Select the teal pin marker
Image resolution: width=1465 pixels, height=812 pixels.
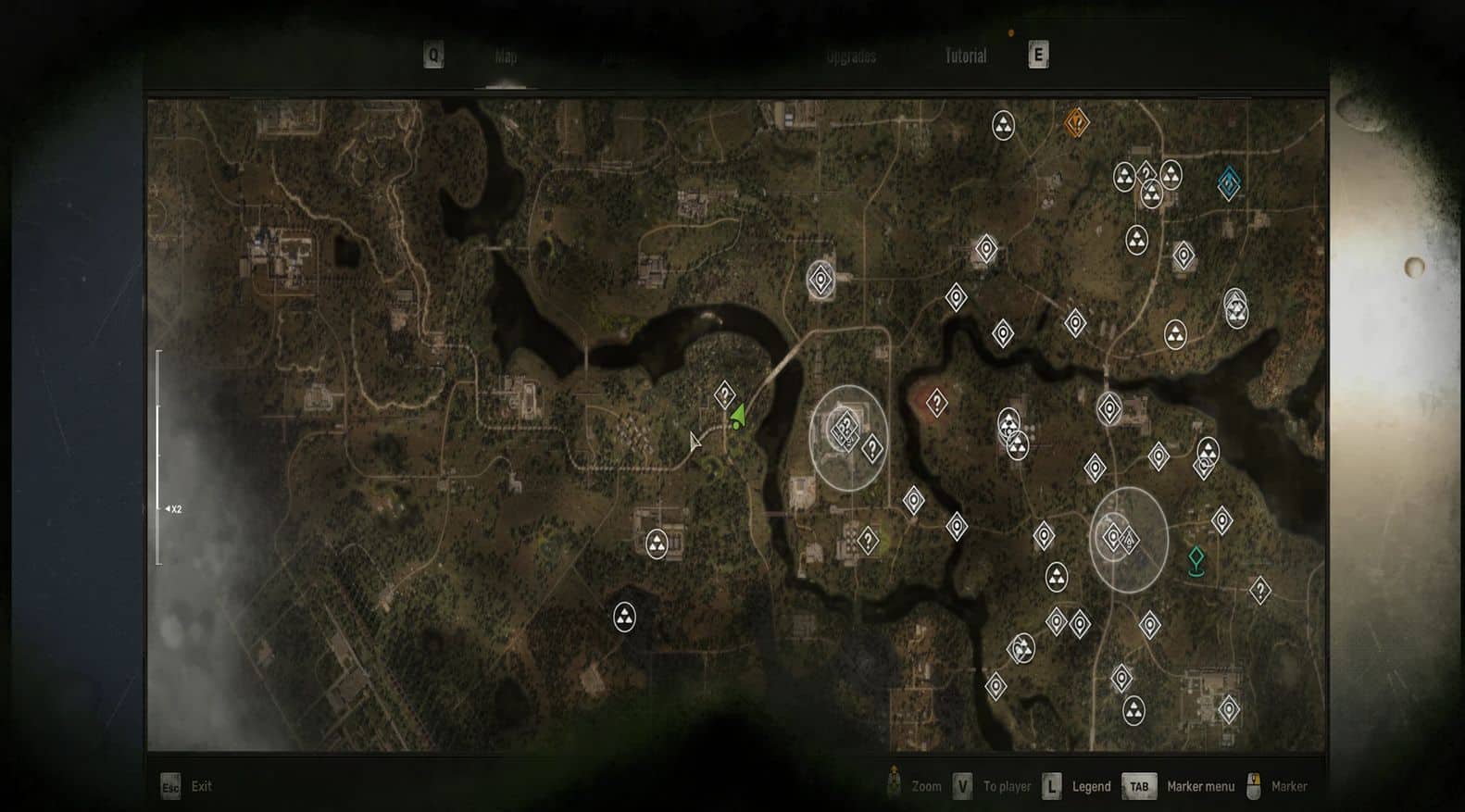click(x=1196, y=560)
